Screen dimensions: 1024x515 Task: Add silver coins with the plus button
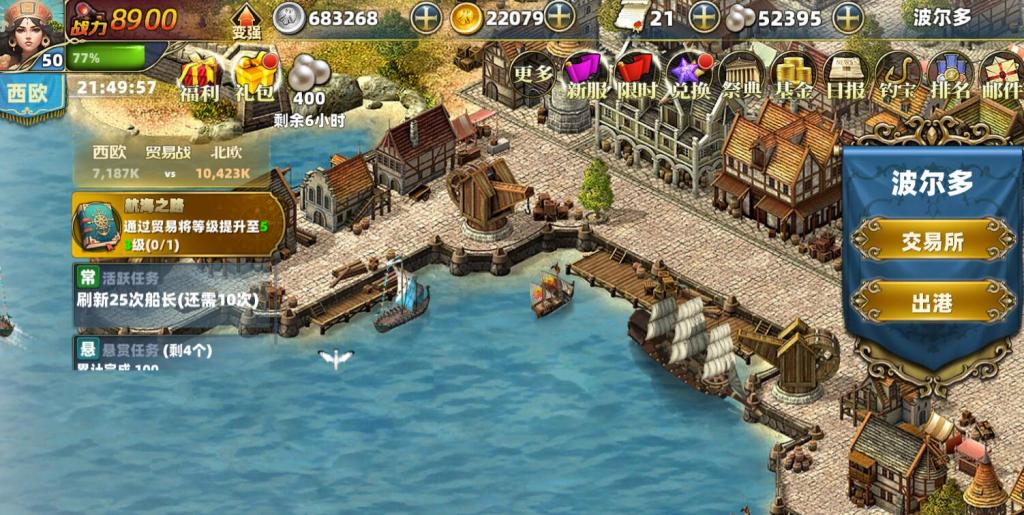click(x=427, y=18)
